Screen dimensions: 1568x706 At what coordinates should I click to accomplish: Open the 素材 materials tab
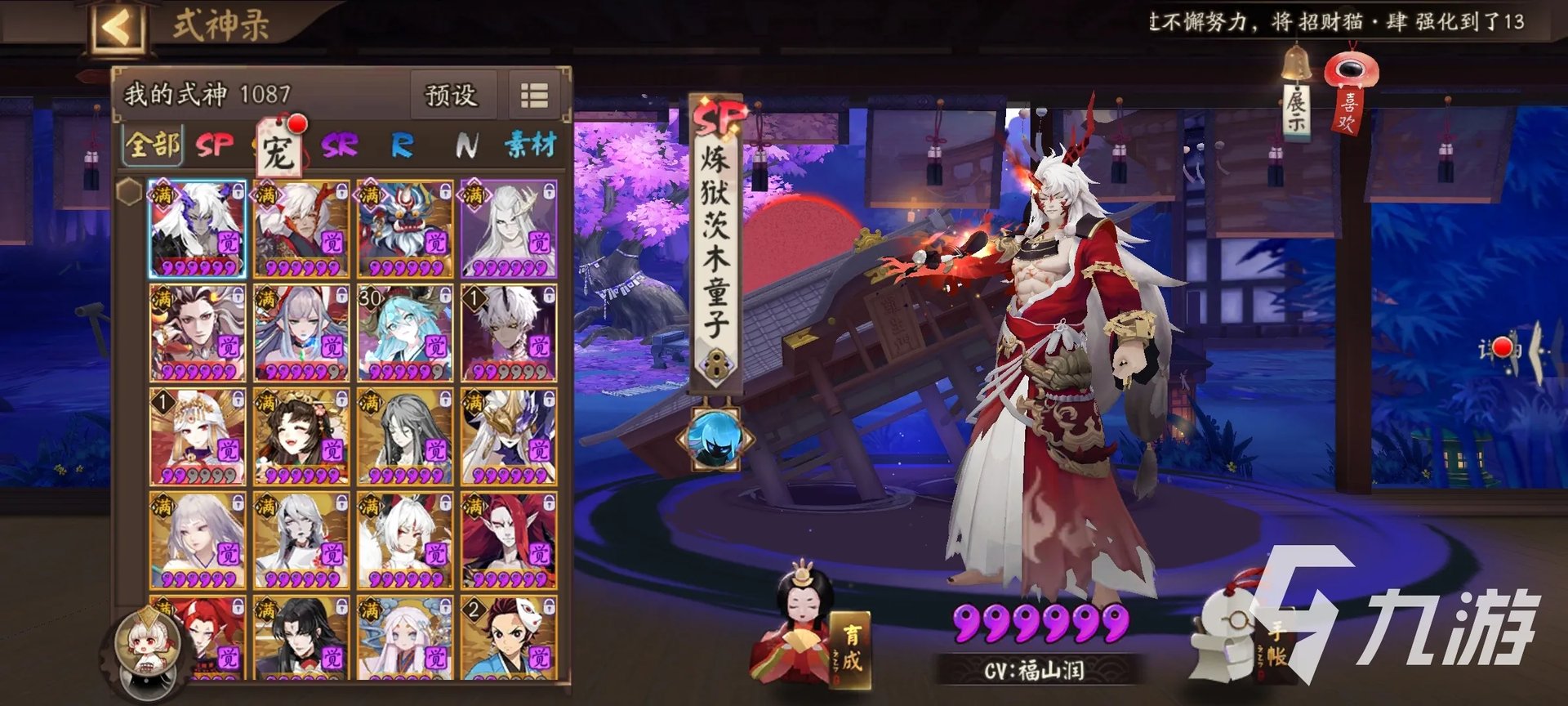tap(530, 145)
